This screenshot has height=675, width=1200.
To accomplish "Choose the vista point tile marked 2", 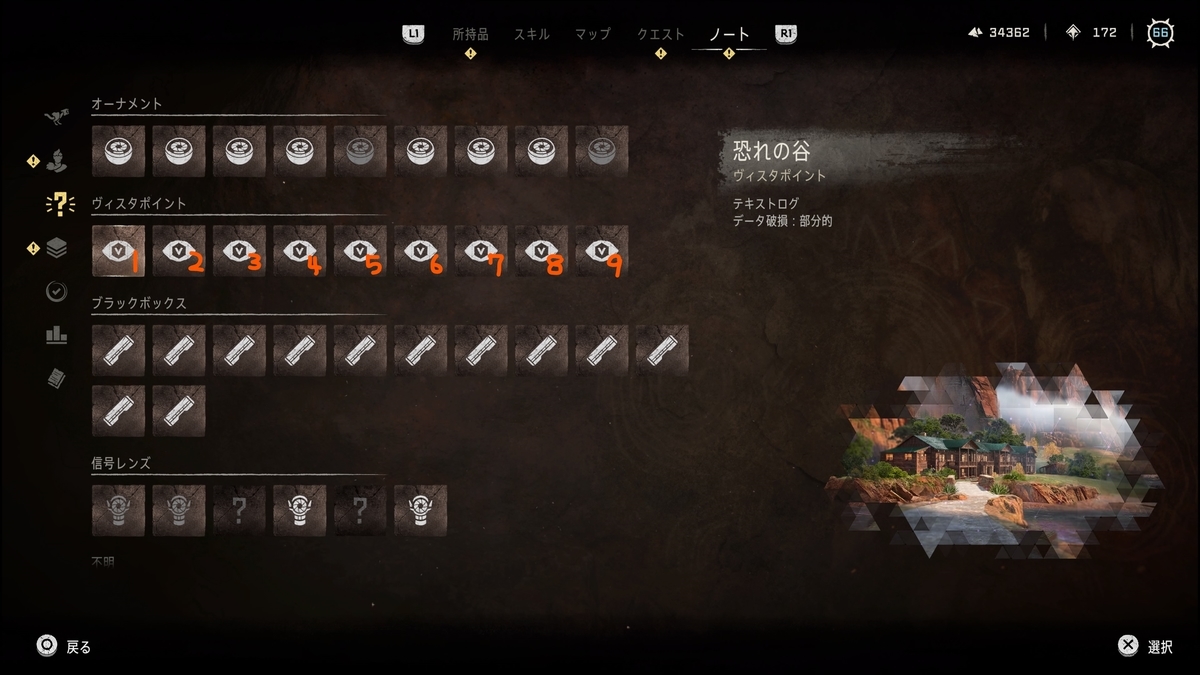I will pos(179,251).
